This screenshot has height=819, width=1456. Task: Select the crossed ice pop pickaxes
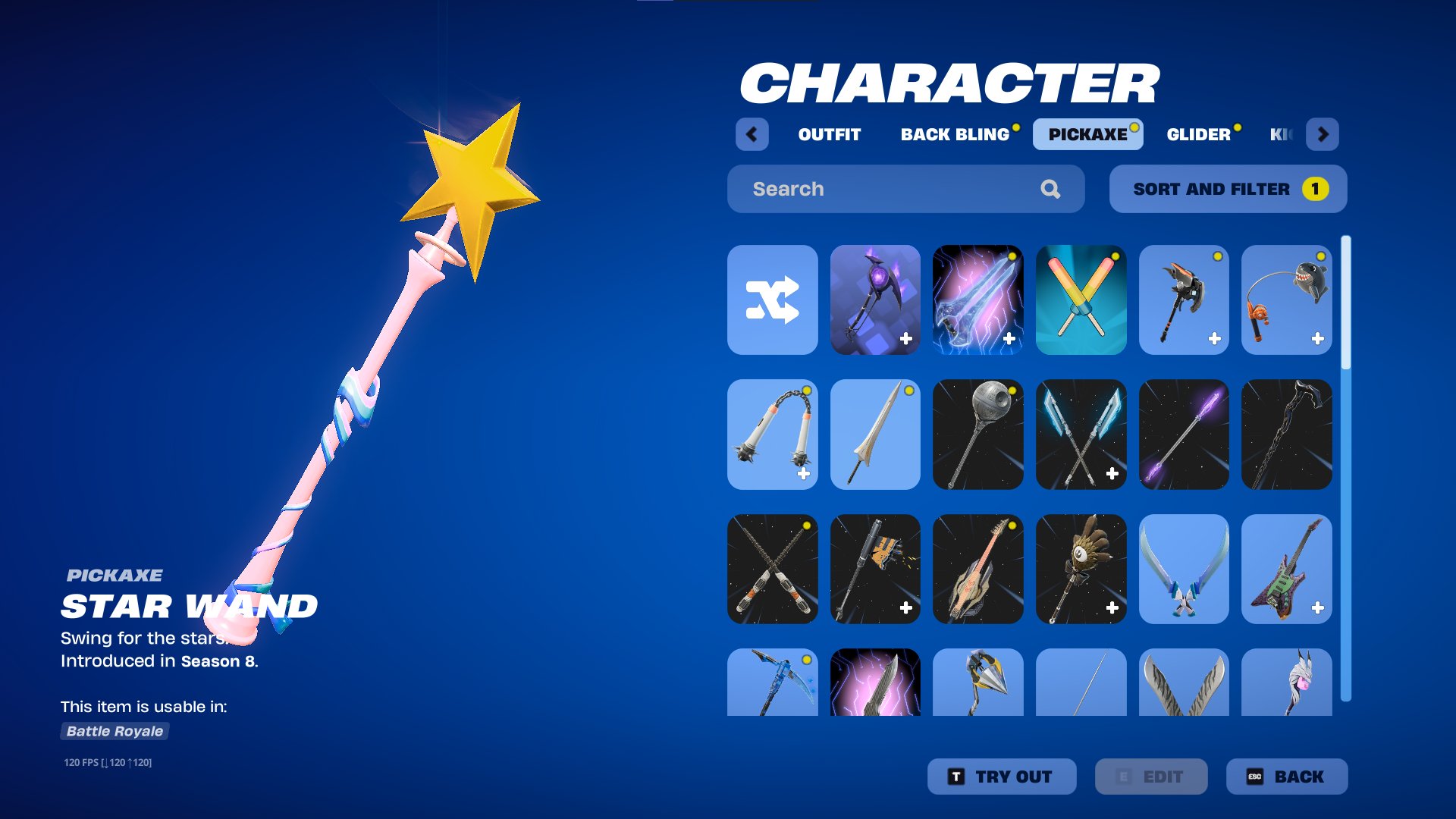1081,300
